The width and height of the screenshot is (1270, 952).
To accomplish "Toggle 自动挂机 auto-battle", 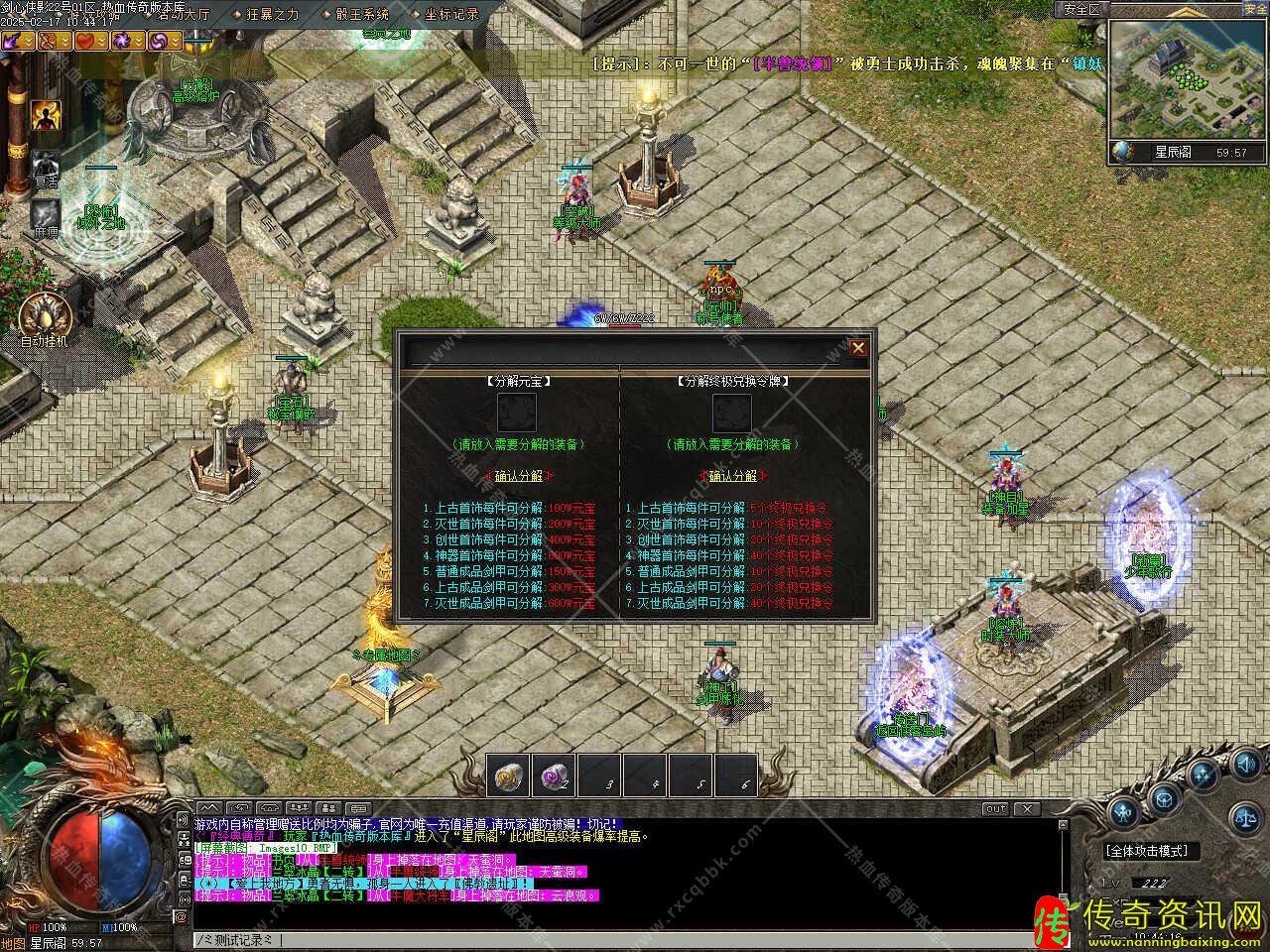I will point(45,313).
